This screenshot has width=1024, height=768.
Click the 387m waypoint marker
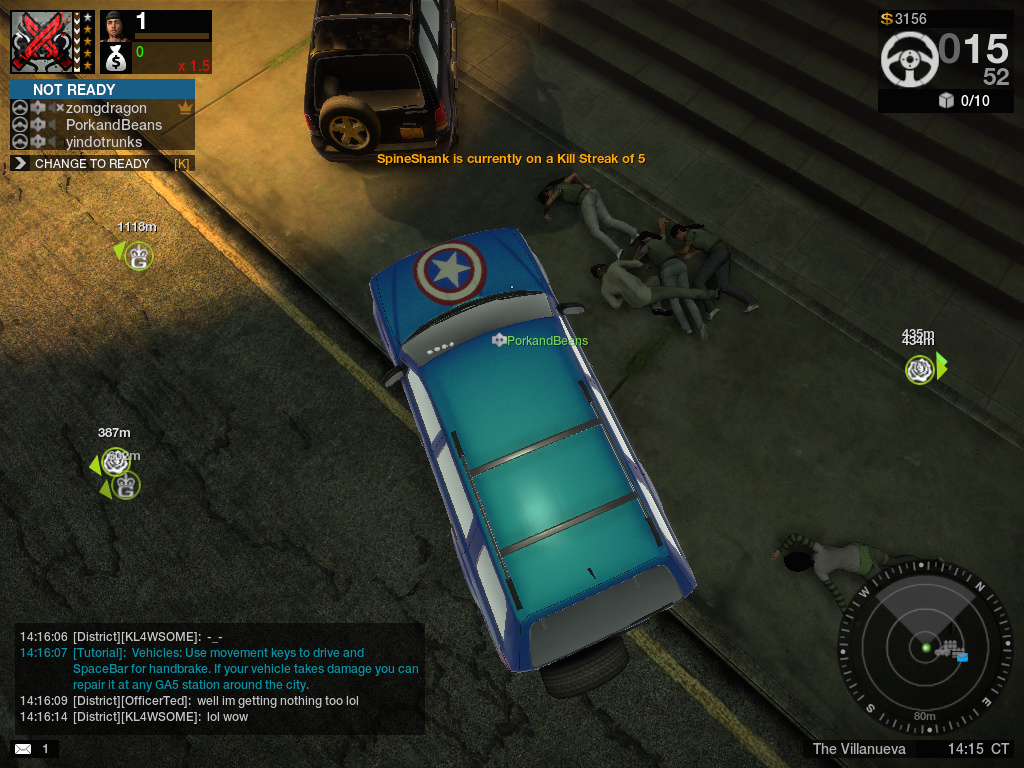click(x=115, y=462)
